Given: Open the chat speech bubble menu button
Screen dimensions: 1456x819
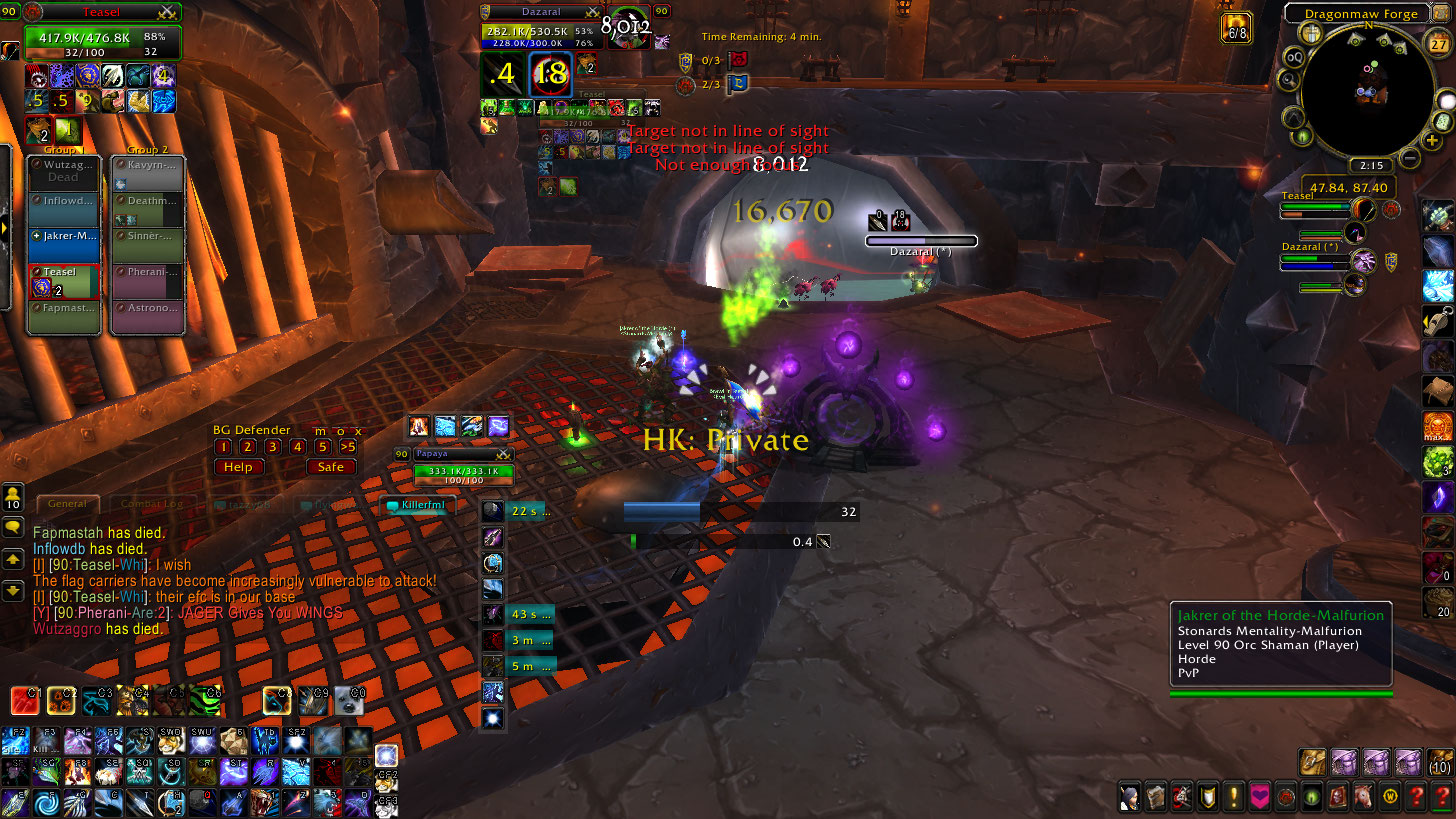Looking at the screenshot, I should 14,527.
